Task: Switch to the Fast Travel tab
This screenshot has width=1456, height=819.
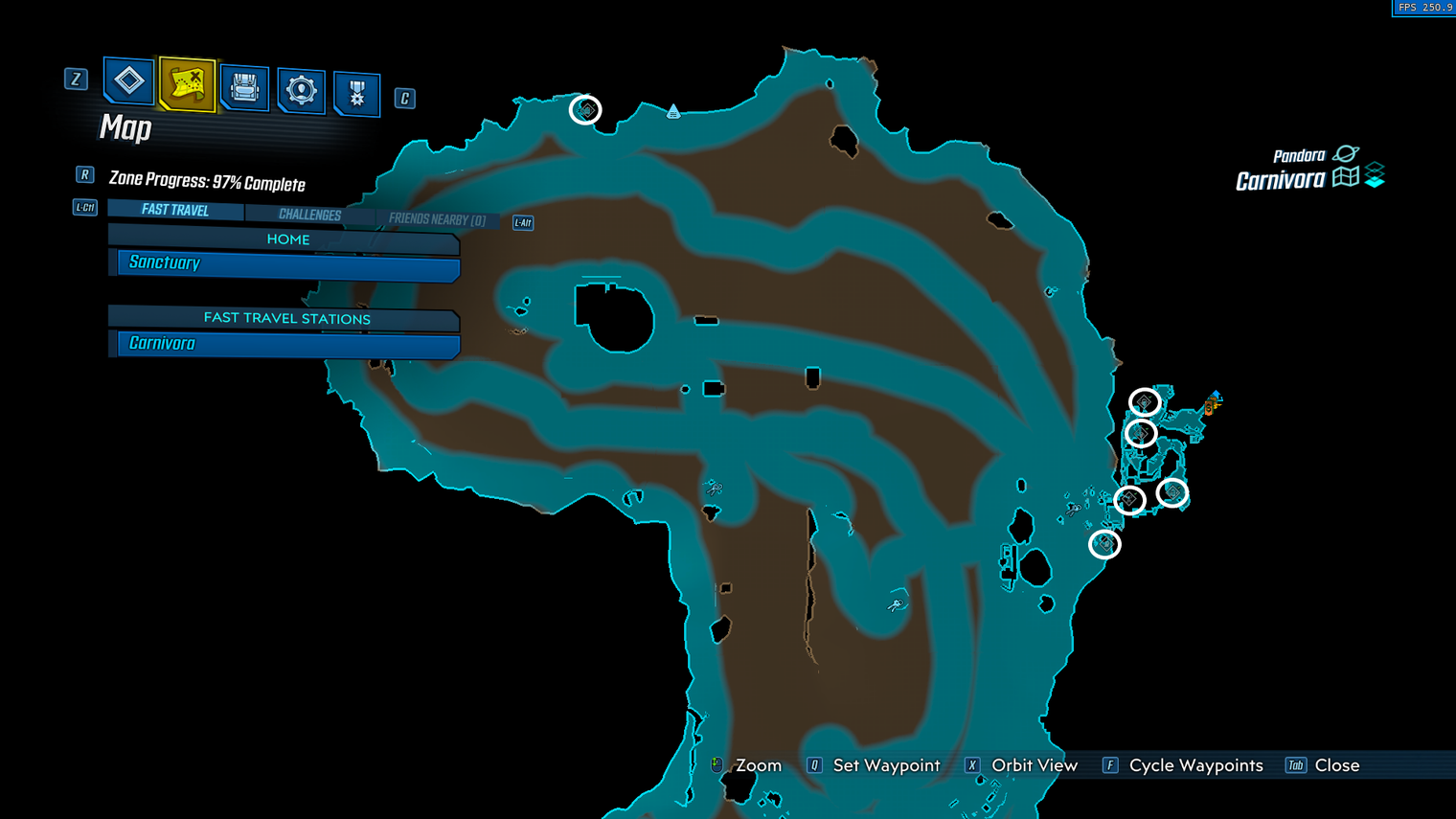Action: click(175, 210)
